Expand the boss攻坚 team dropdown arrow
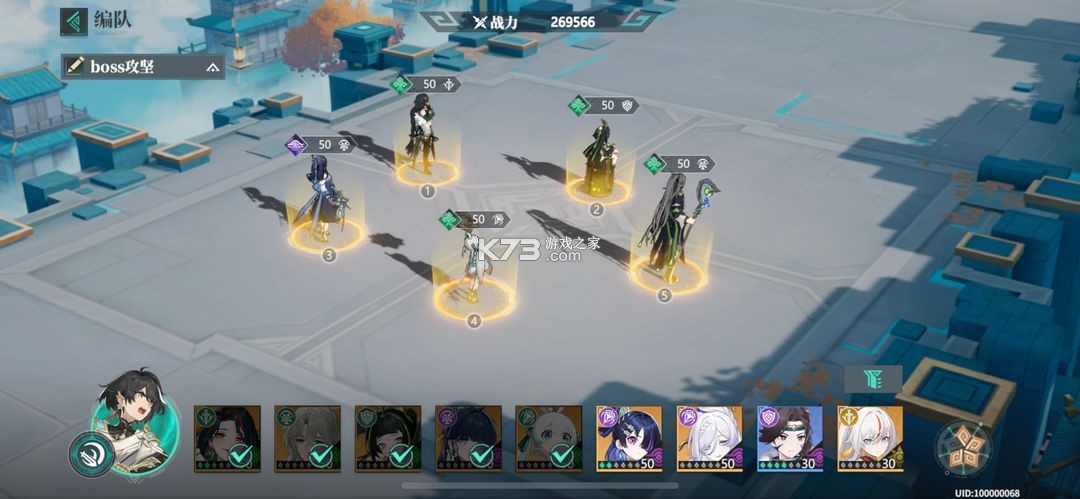This screenshot has width=1080, height=499. click(x=212, y=68)
